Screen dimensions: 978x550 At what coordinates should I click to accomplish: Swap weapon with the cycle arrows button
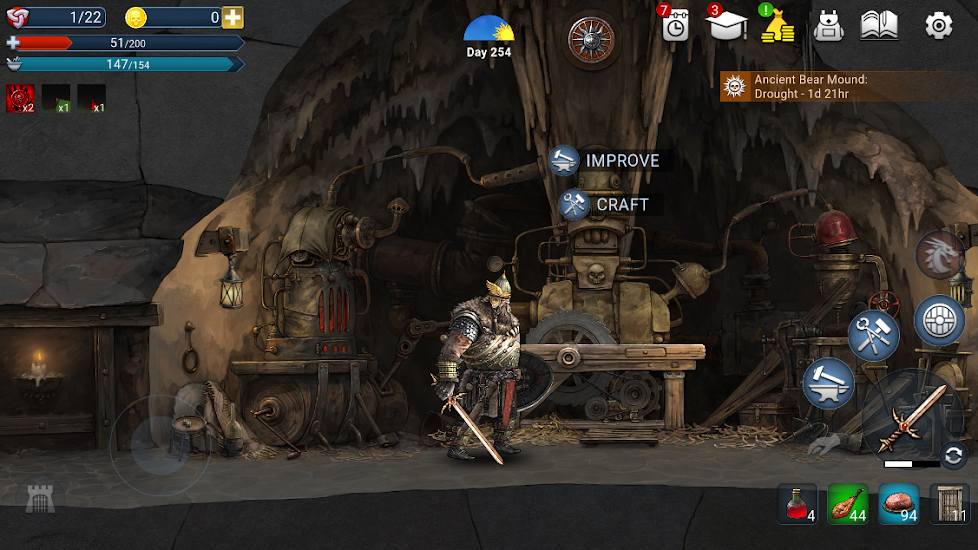coord(953,453)
